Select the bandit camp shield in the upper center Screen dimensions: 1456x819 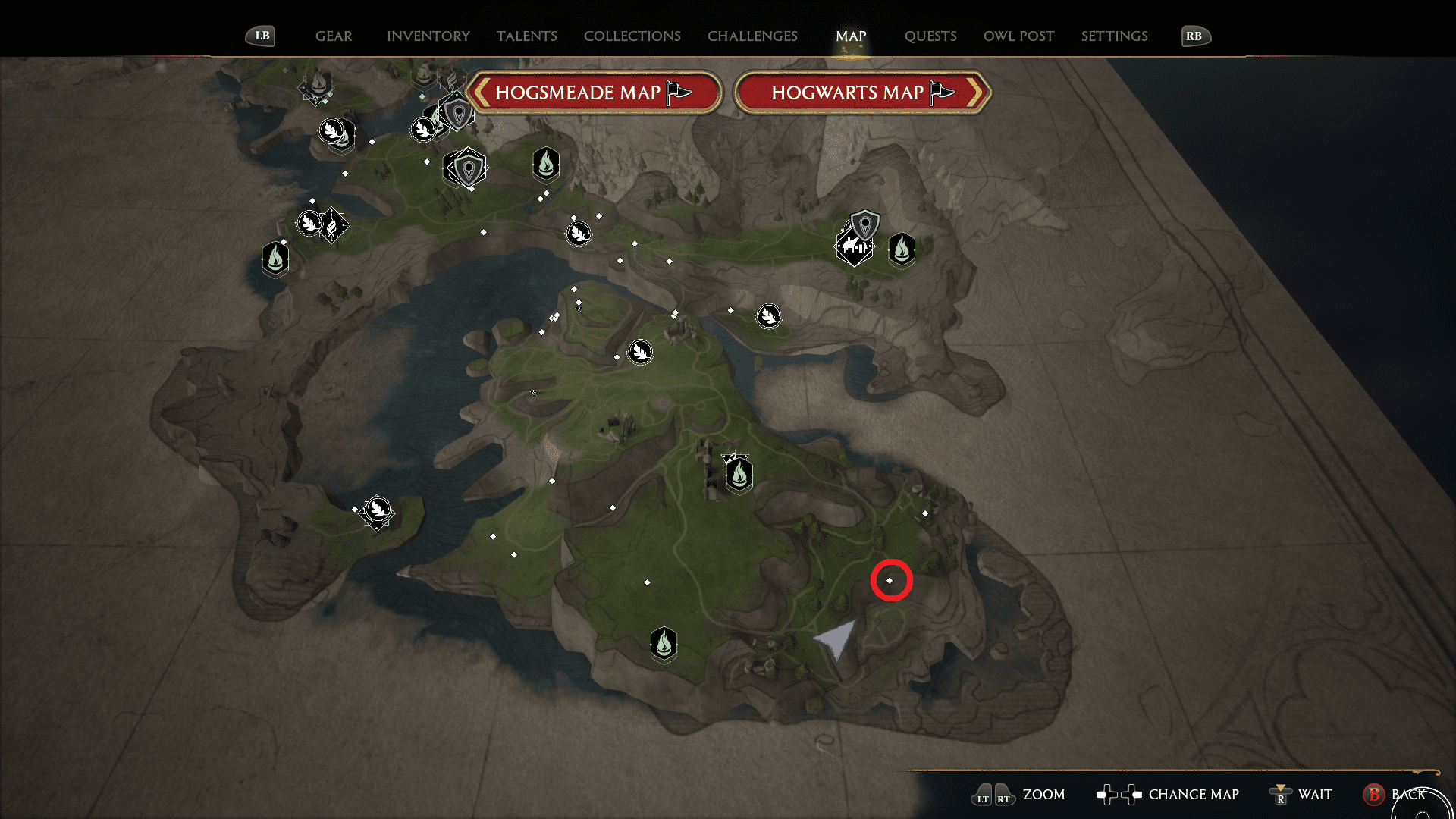(x=466, y=167)
